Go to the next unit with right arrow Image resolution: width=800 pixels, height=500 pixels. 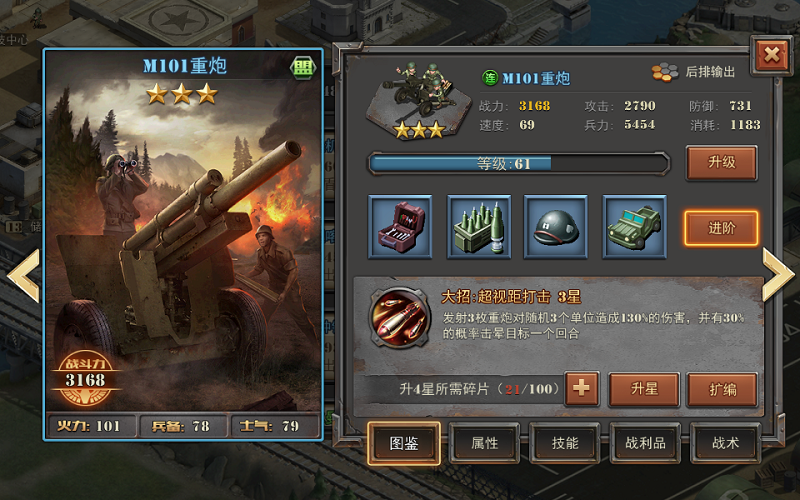click(x=778, y=273)
